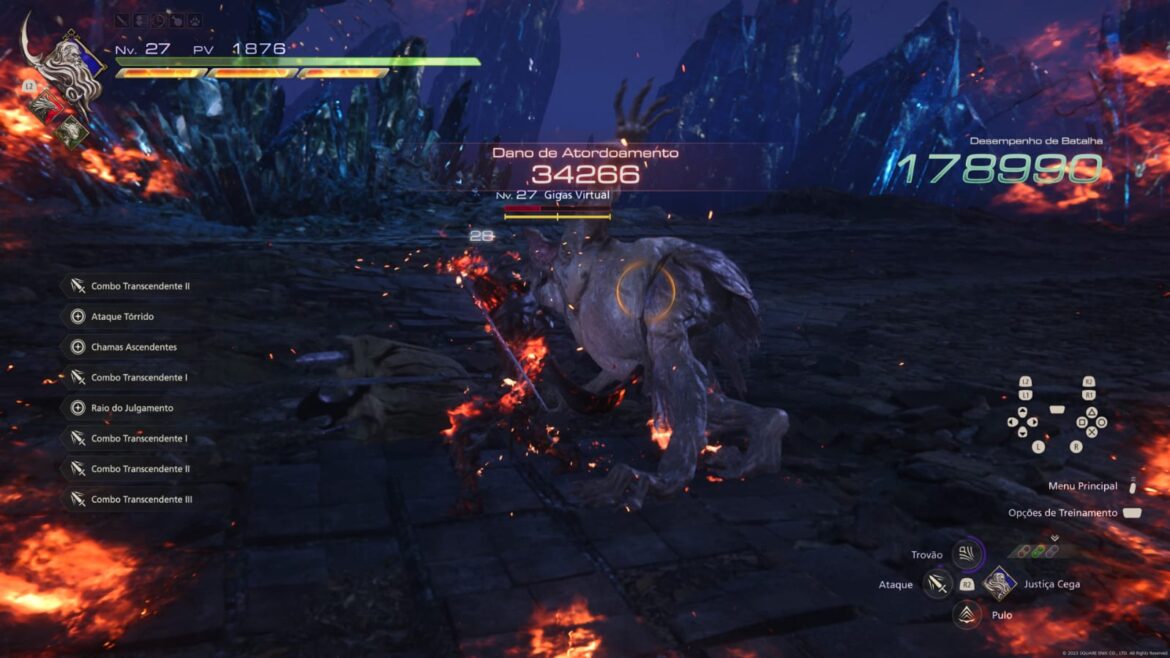
Task: Open the Menu Principal
Action: 1083,486
